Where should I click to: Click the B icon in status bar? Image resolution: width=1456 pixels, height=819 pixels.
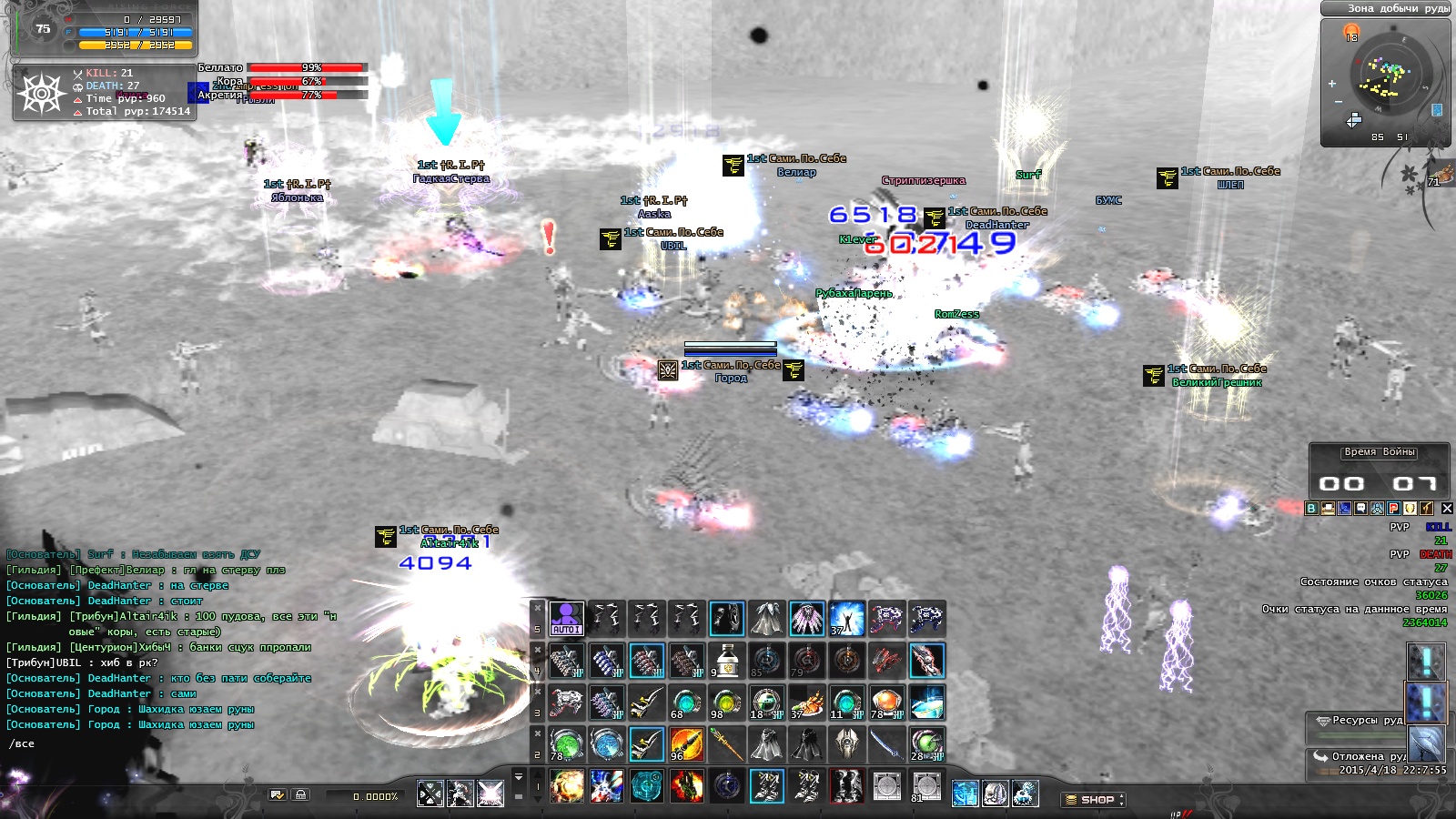pyautogui.click(x=1311, y=509)
